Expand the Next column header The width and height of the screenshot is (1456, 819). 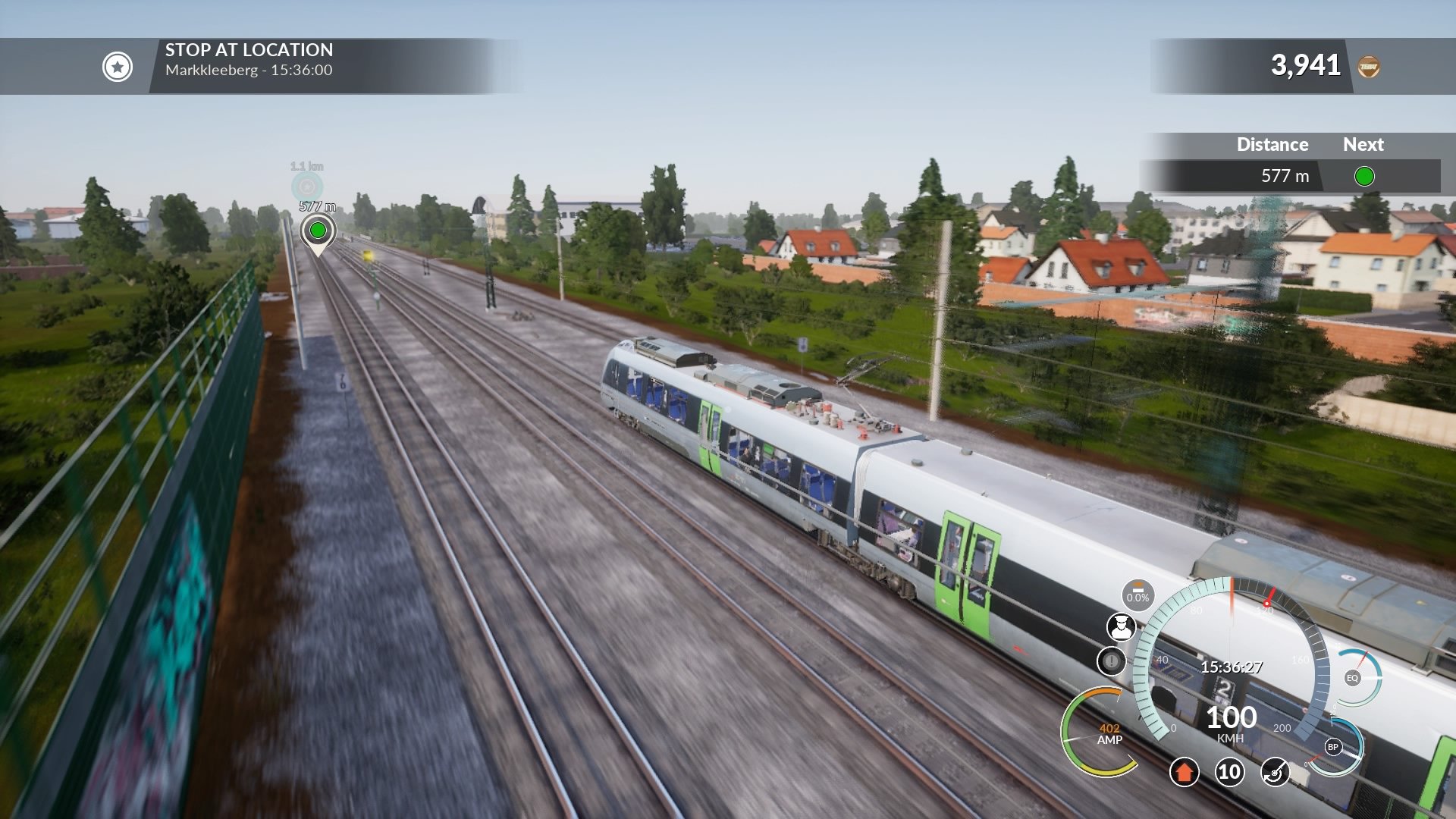1363,144
